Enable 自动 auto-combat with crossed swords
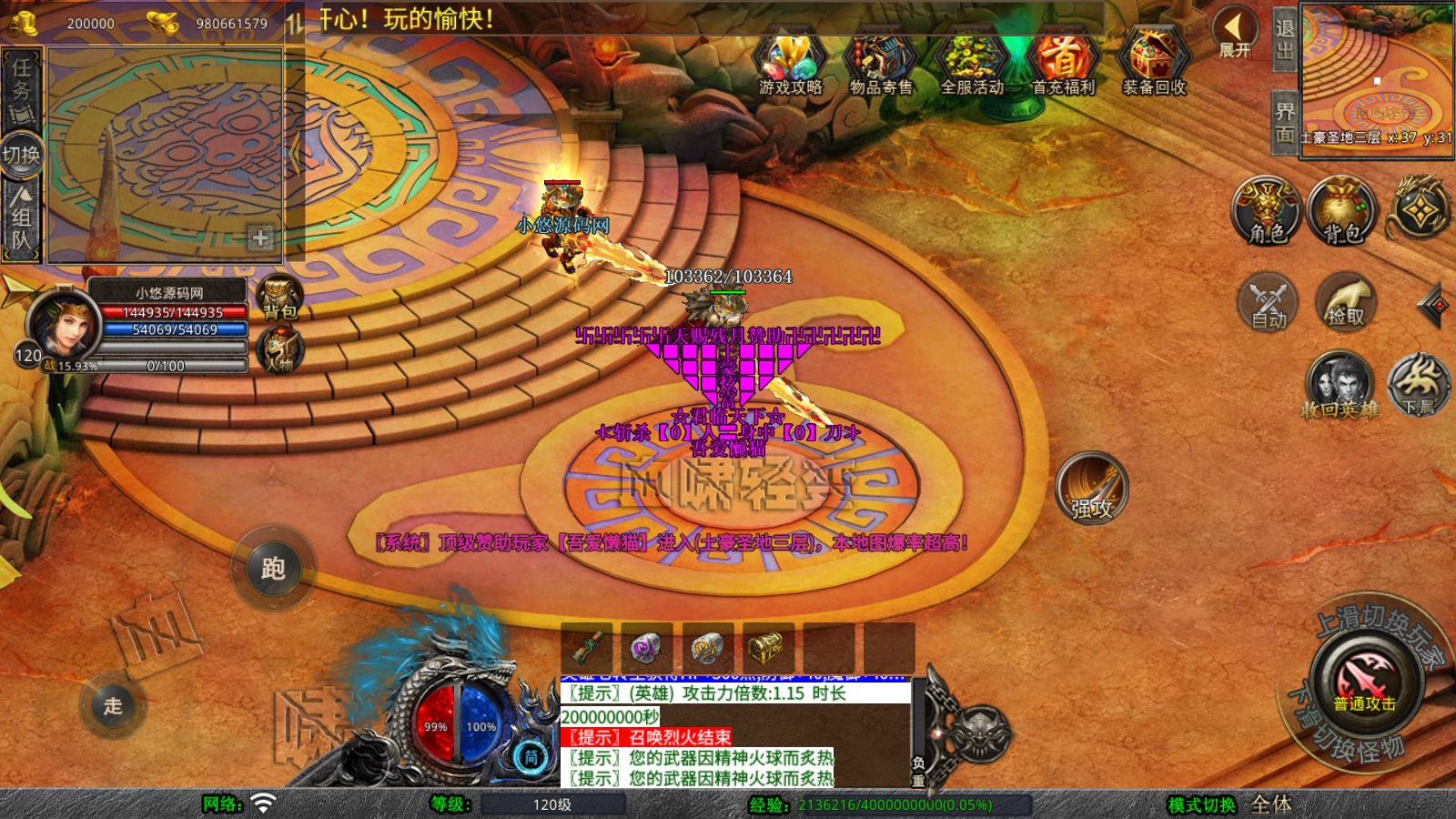 pyautogui.click(x=1269, y=302)
